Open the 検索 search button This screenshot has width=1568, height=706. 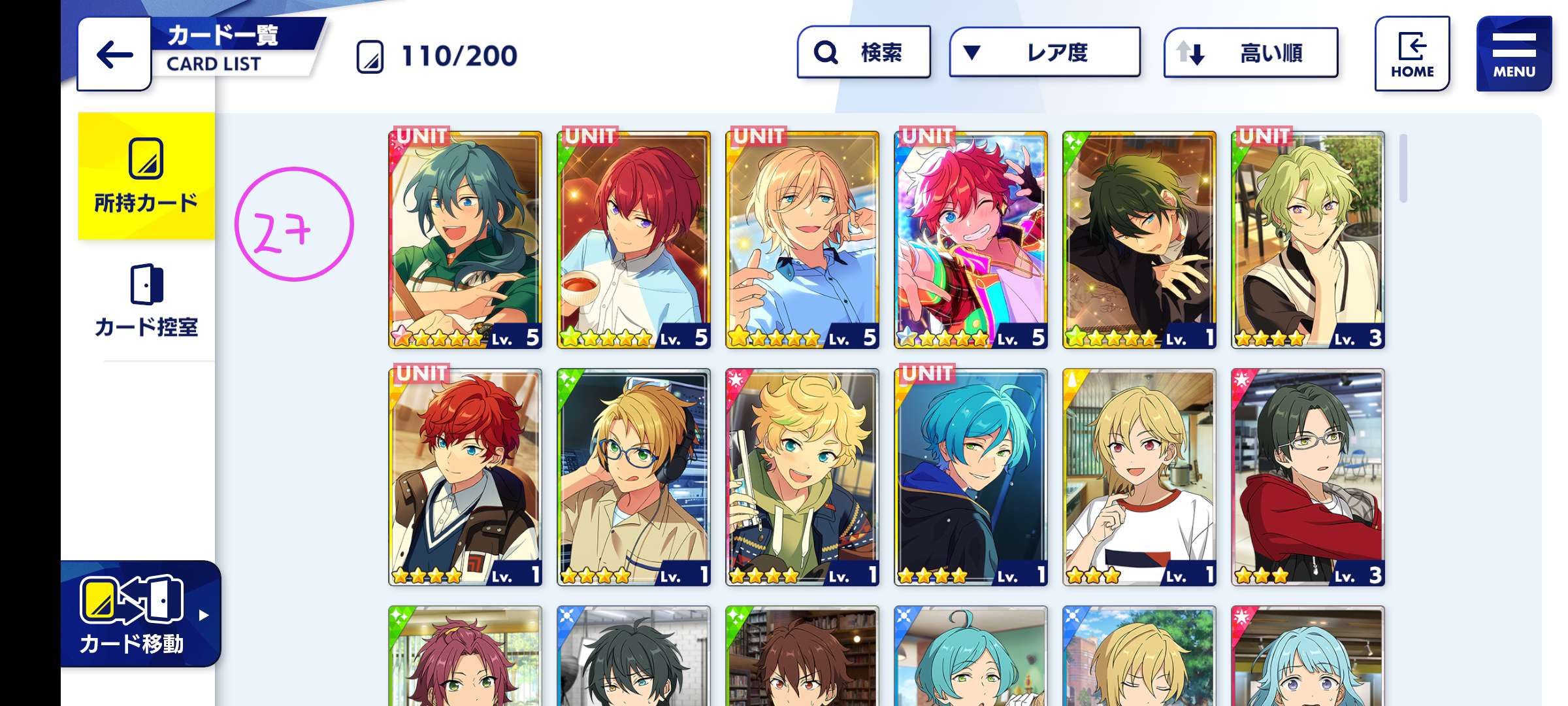(864, 52)
